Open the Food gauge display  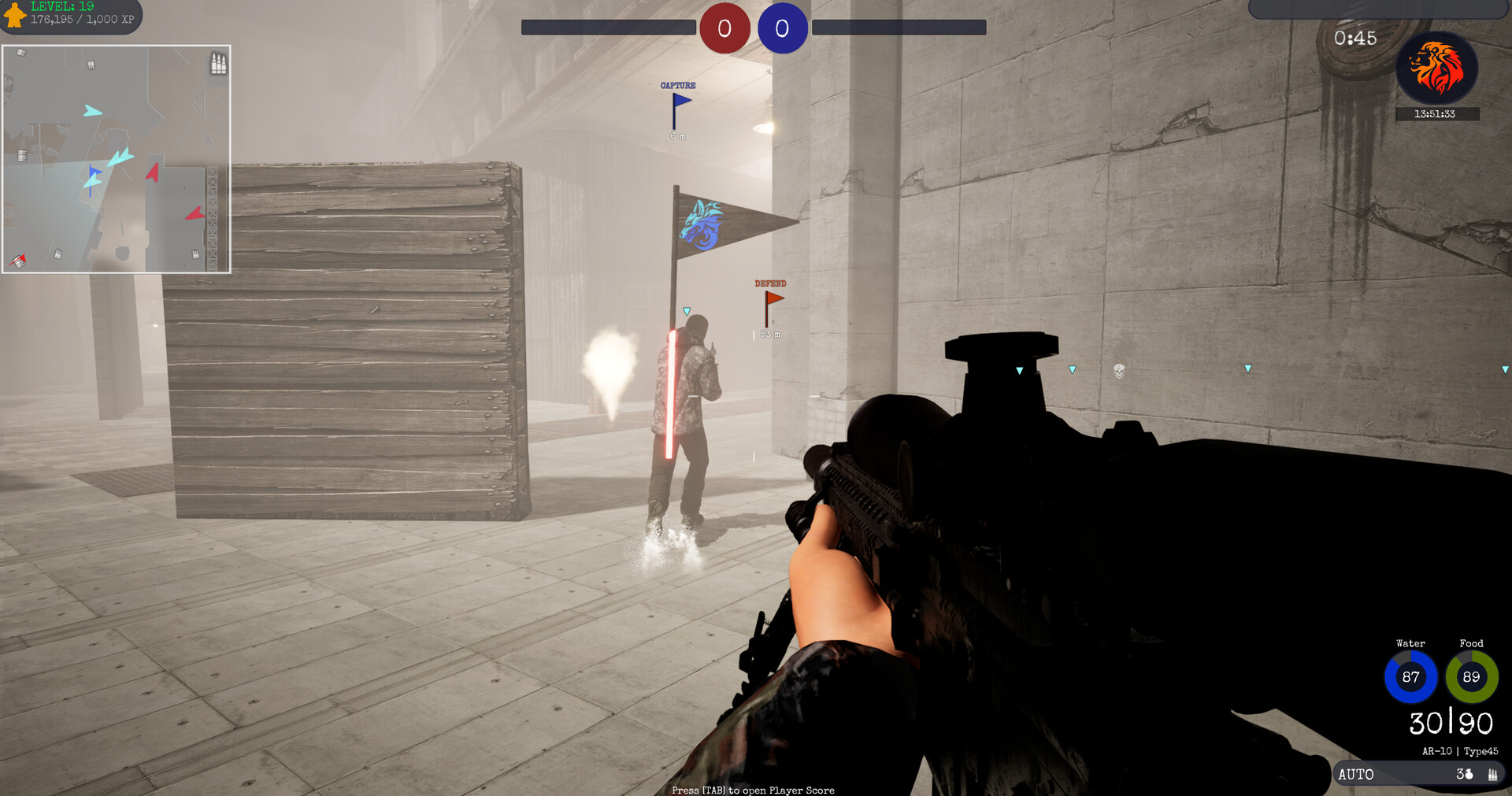1471,676
